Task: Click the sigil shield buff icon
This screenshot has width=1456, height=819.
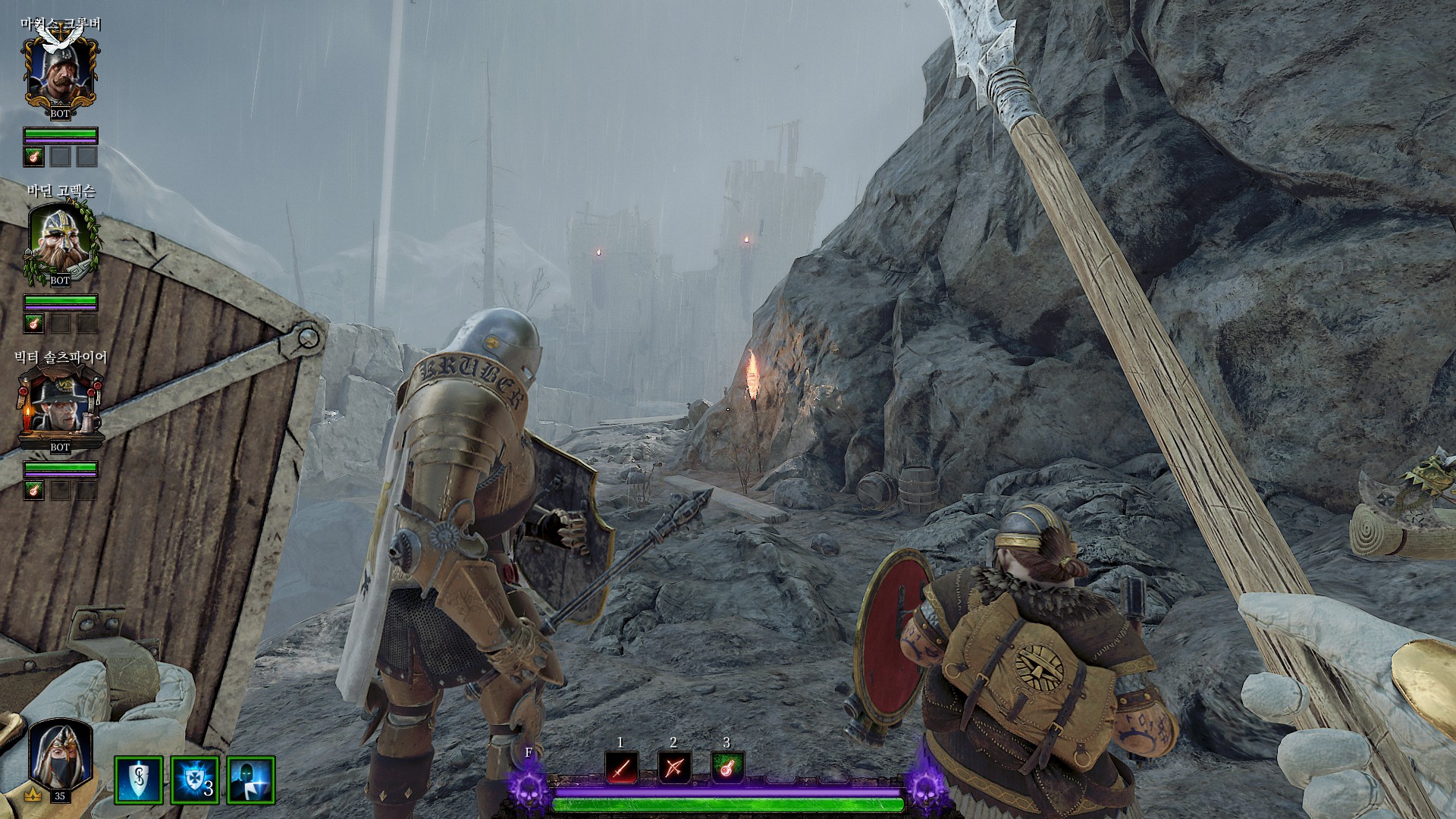Action: click(139, 780)
